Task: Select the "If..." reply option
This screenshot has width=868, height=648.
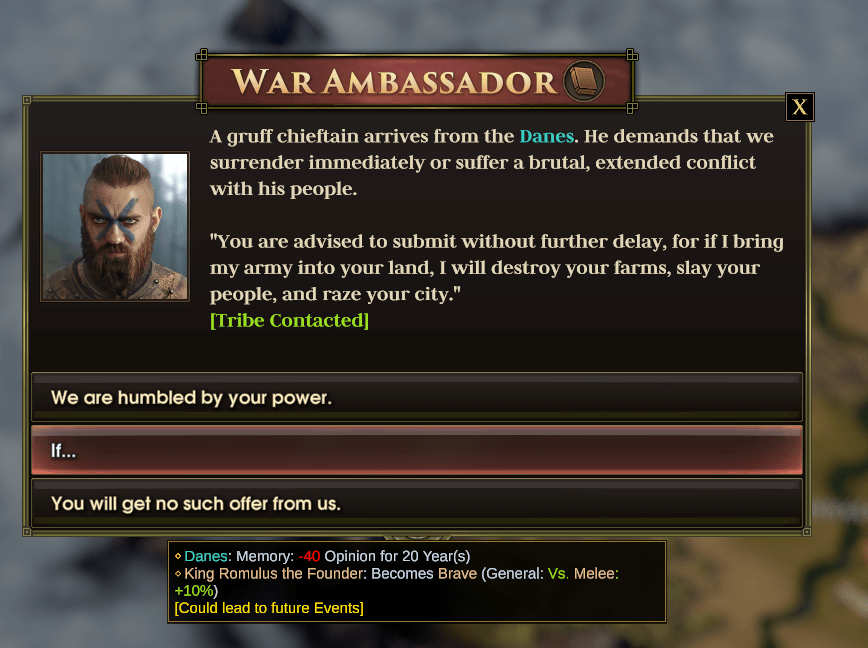Action: (416, 450)
